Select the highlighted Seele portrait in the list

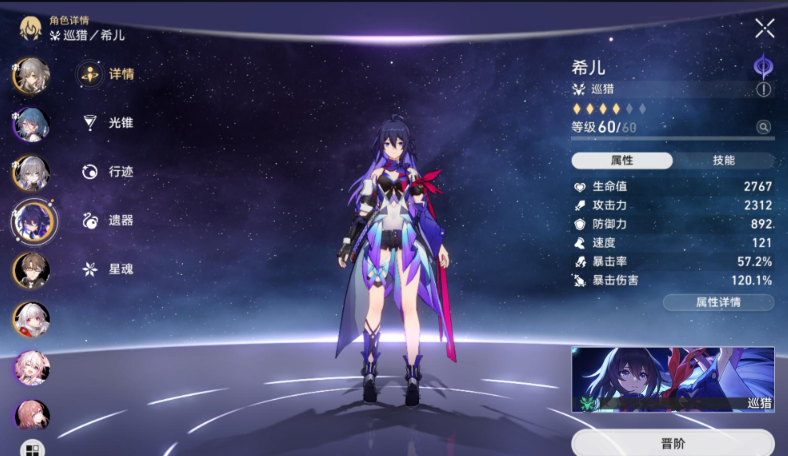tap(33, 221)
